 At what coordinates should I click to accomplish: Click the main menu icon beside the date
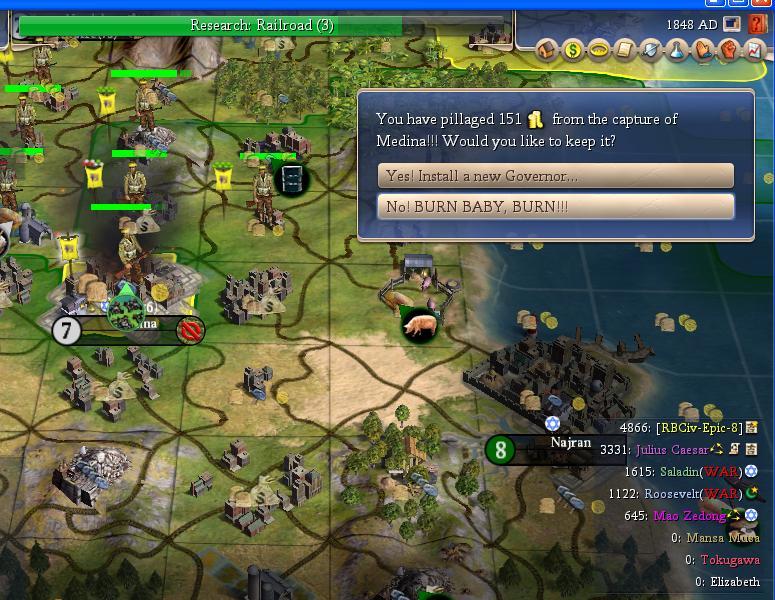click(x=734, y=24)
